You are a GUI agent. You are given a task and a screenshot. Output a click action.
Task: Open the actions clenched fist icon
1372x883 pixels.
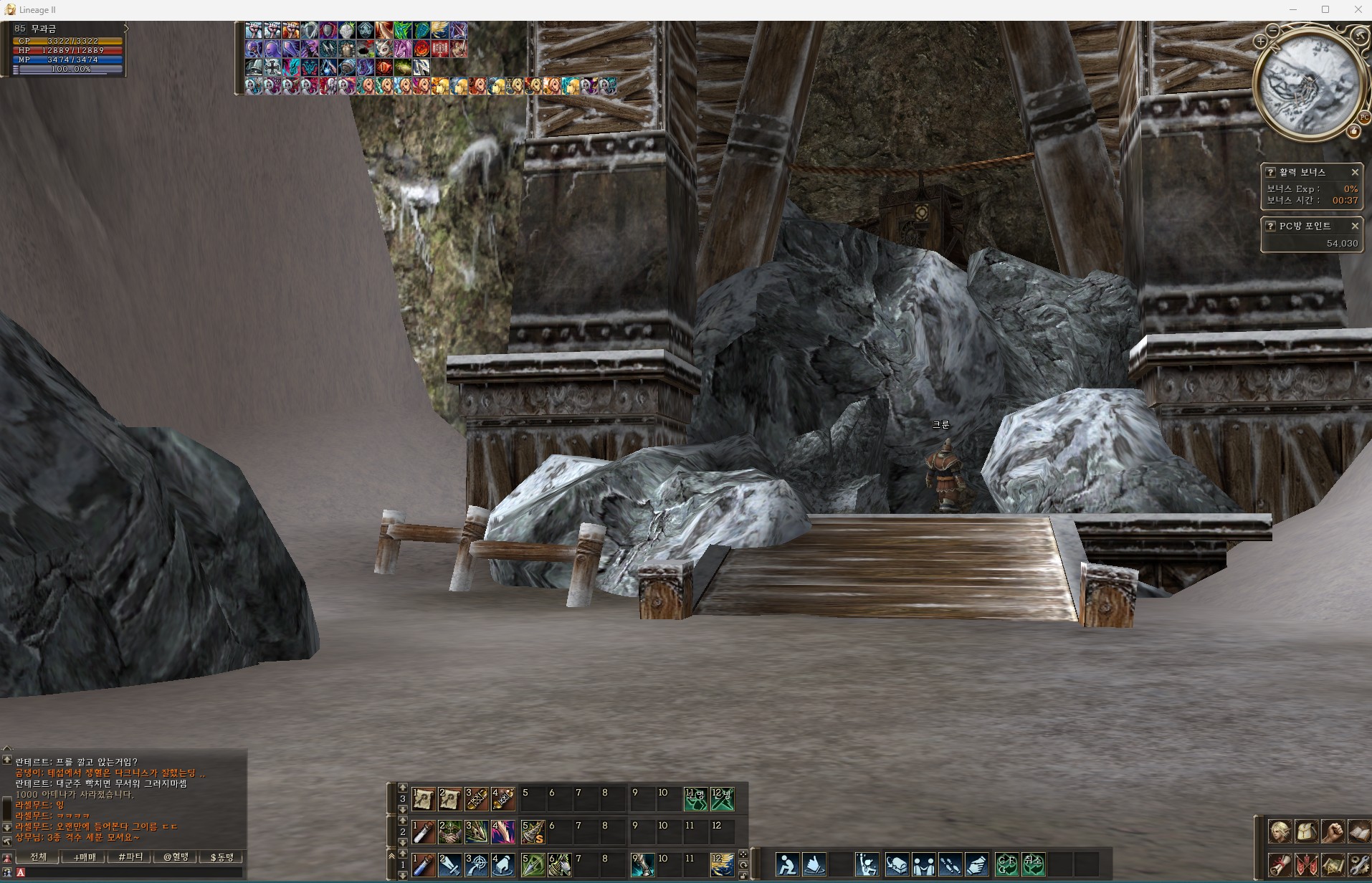pos(1333,832)
